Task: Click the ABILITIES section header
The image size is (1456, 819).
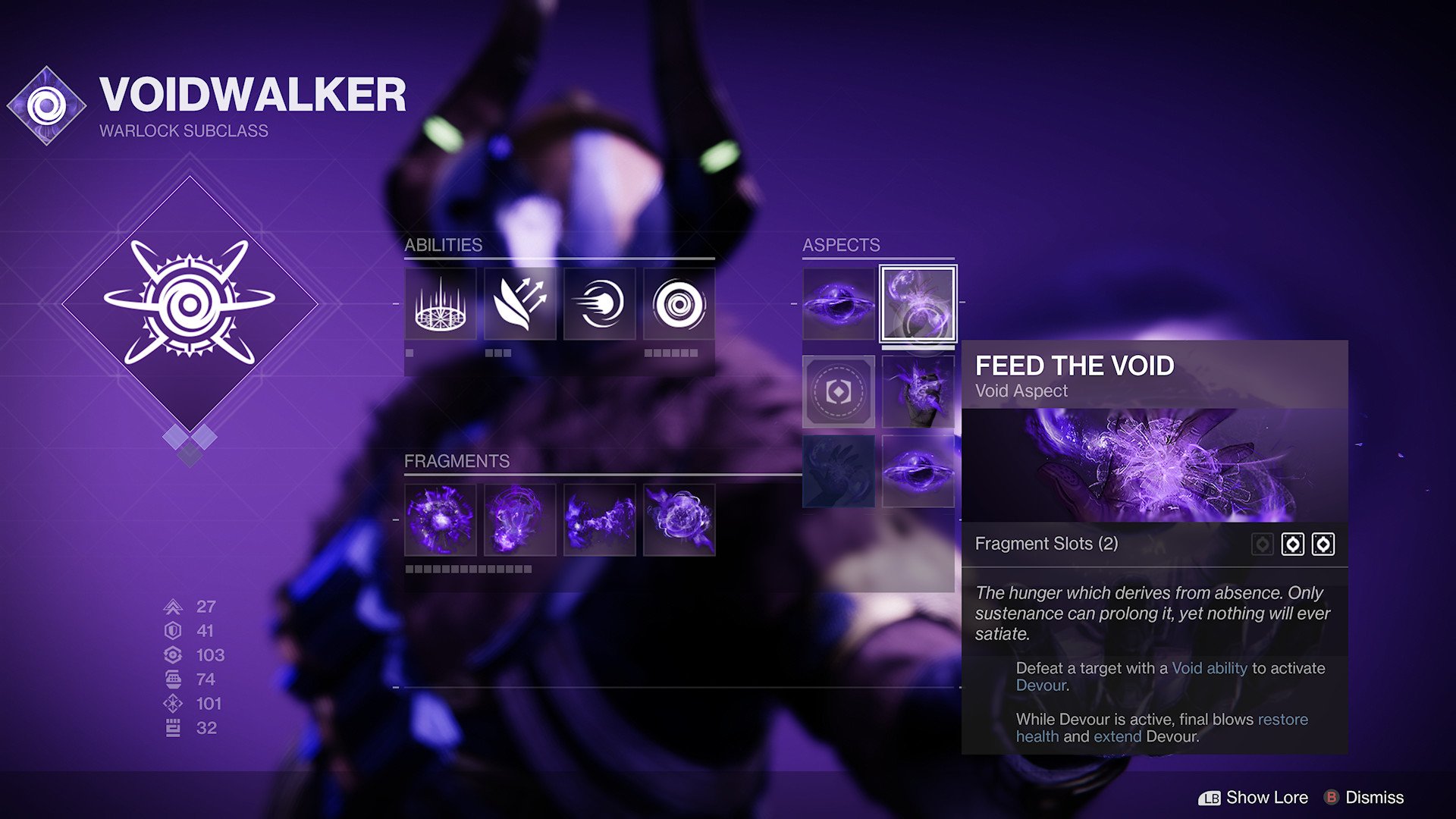Action: click(444, 245)
